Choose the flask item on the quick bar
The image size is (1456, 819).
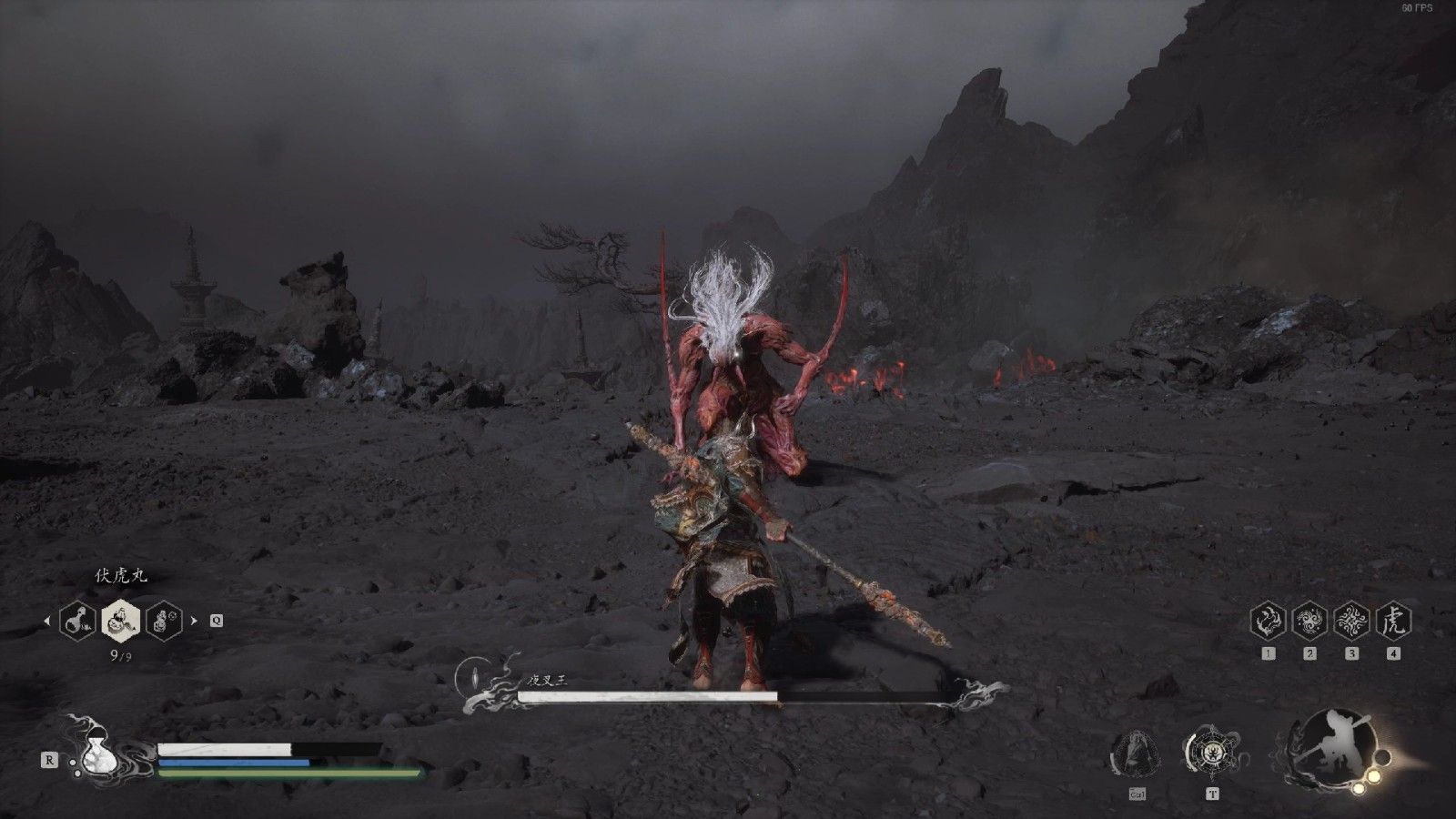[77, 621]
